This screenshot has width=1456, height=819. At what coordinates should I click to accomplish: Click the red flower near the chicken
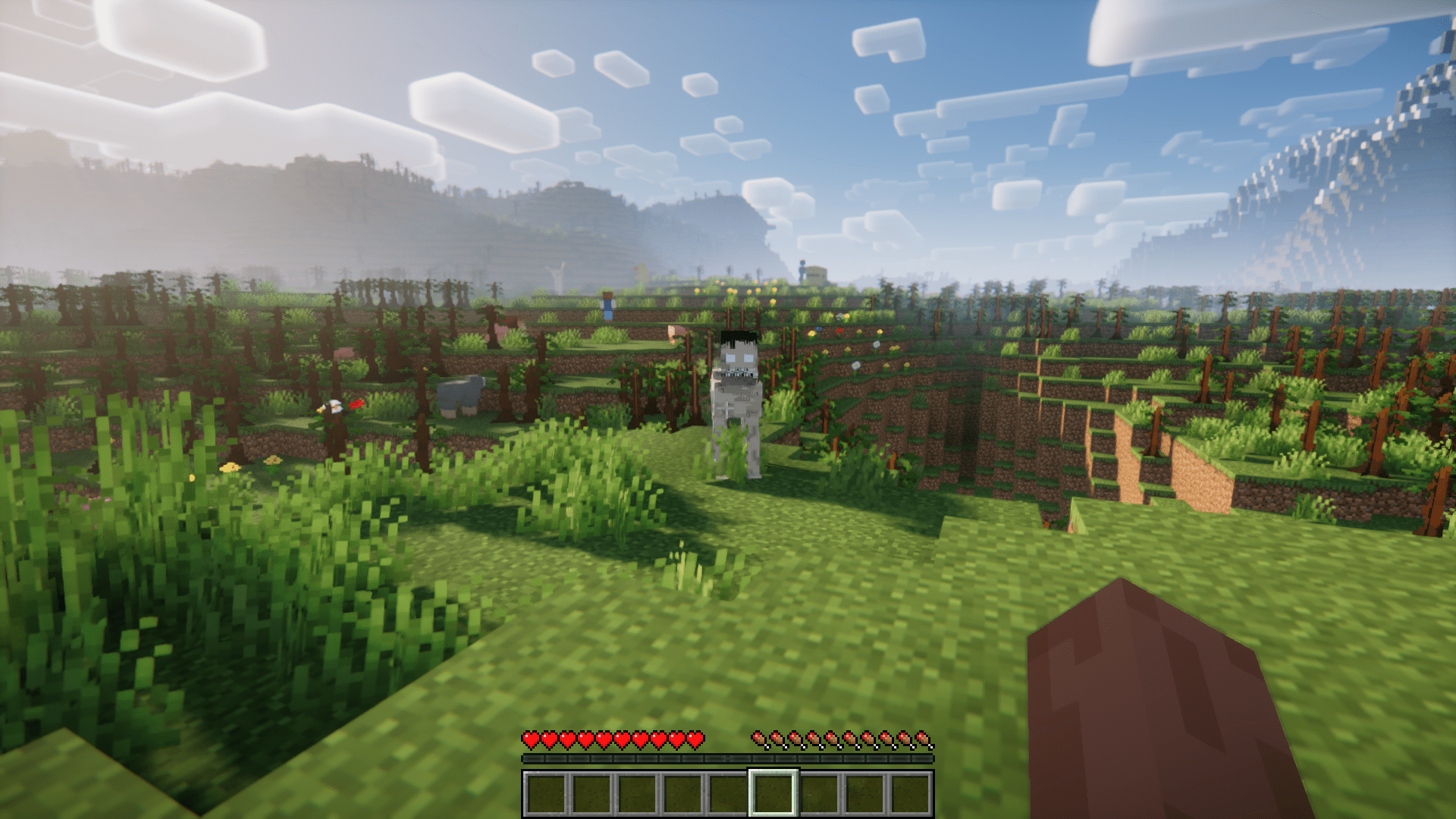point(357,405)
